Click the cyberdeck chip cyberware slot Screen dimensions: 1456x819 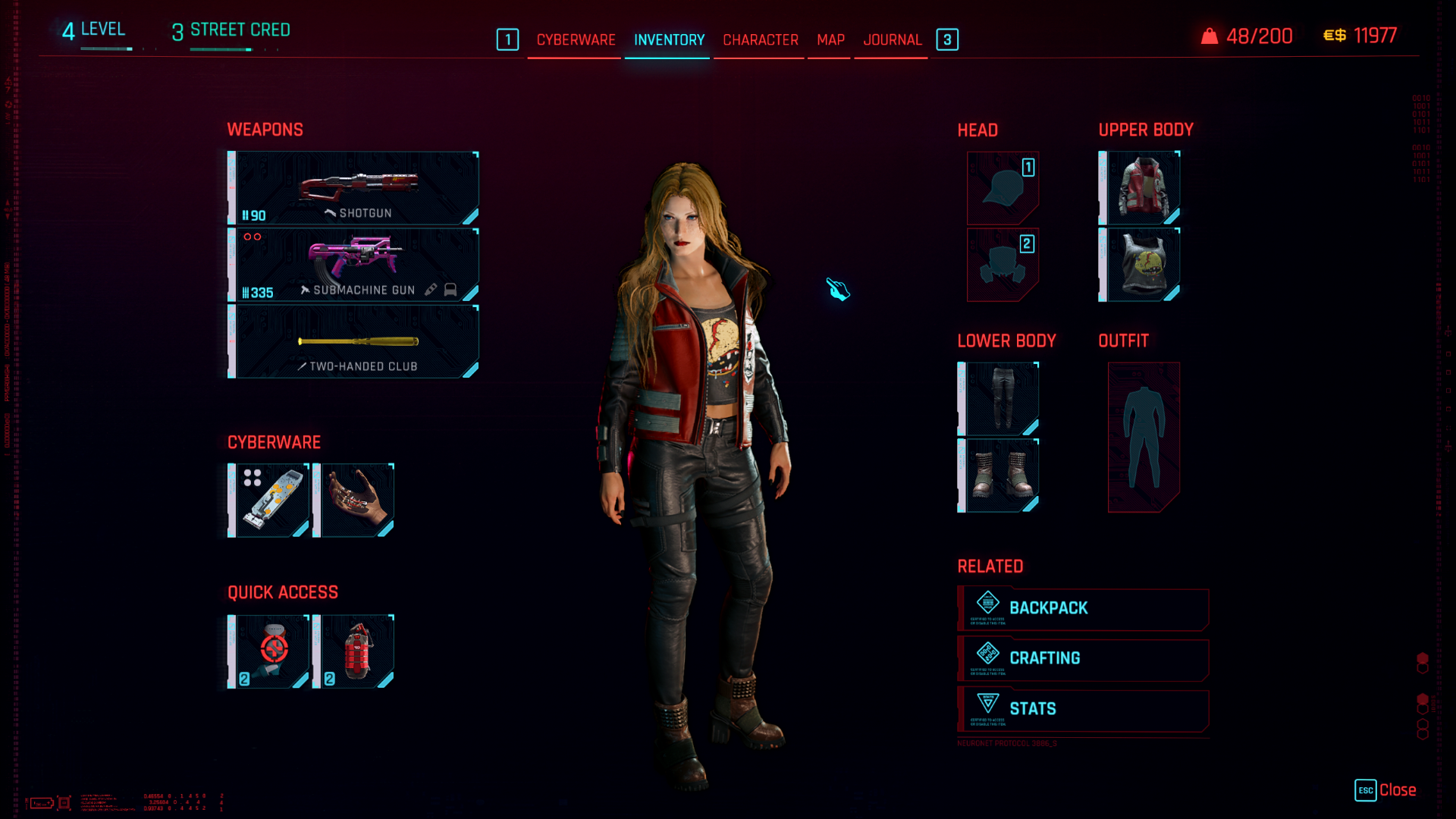pos(269,500)
